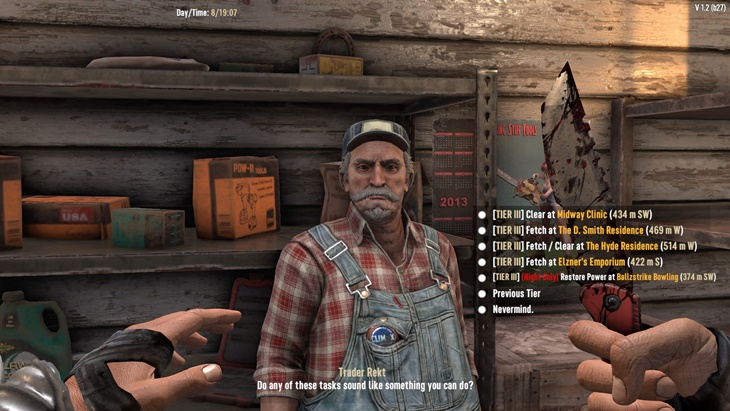Choose Restore Power at Ballzstrike Bowling
This screenshot has height=411, width=730.
603,278
